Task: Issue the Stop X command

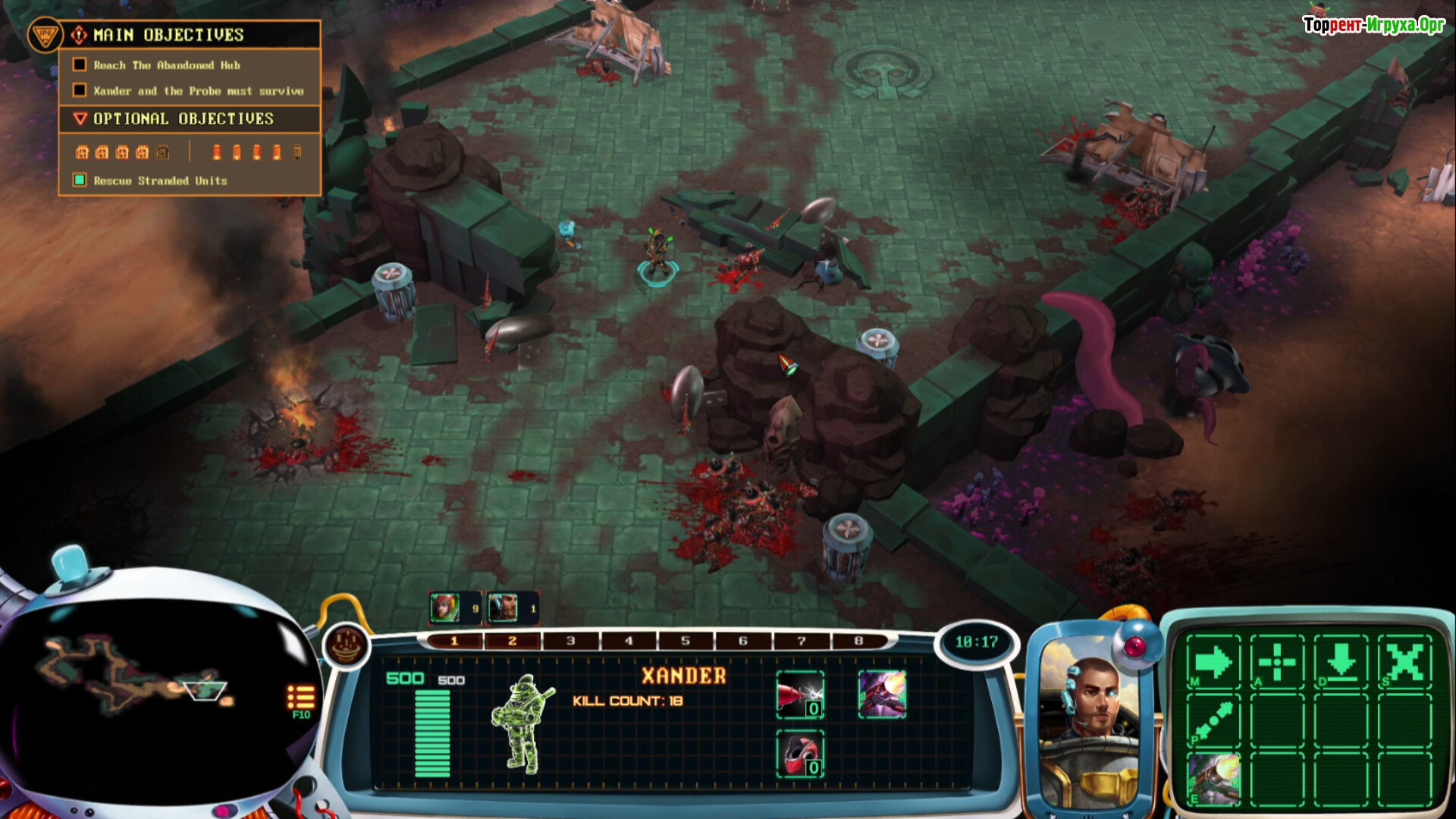Action: coord(1404,662)
